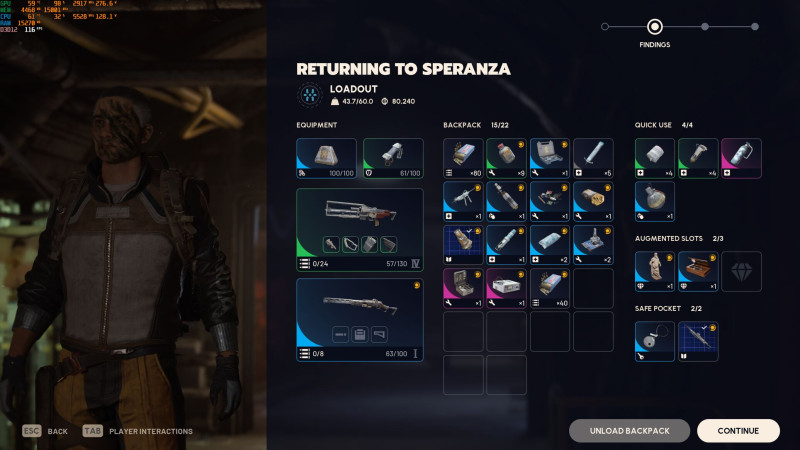800x450 pixels.
Task: Click the Continue button
Action: [x=738, y=431]
